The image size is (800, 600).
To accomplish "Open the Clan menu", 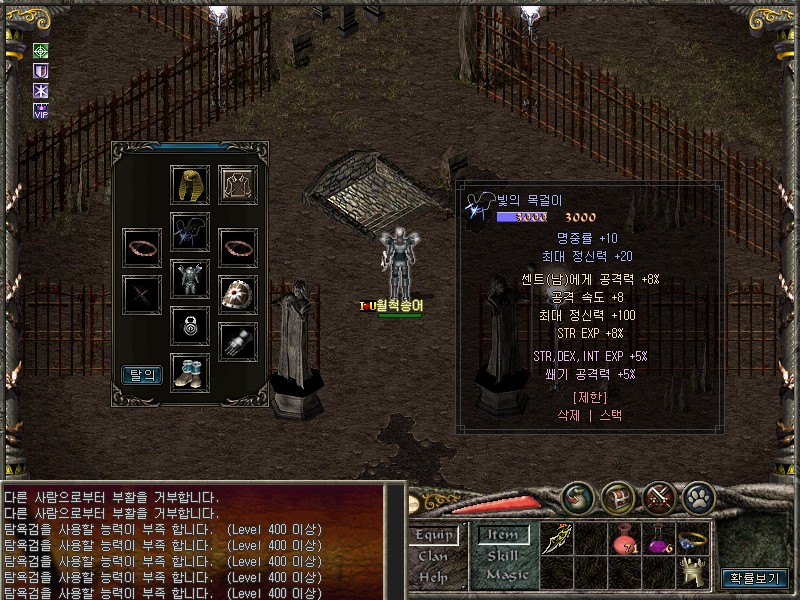I will tap(433, 556).
